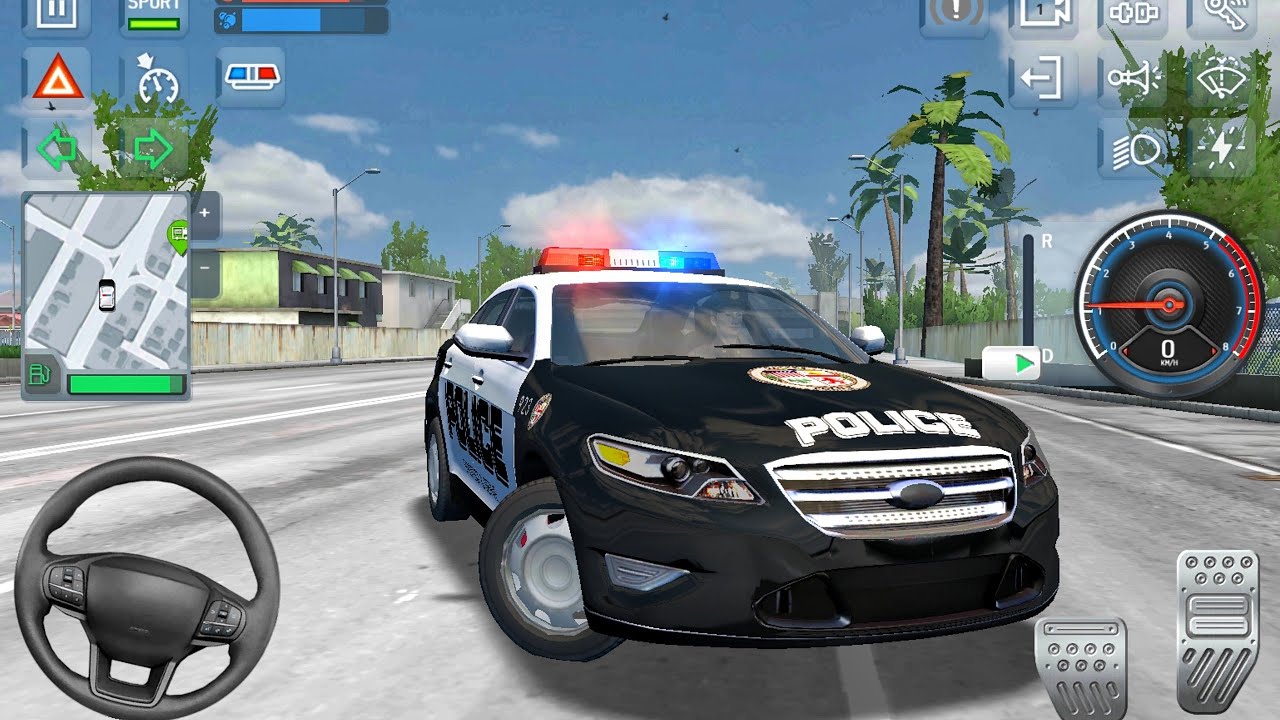Zoom out the minimap with minus button

point(204,268)
